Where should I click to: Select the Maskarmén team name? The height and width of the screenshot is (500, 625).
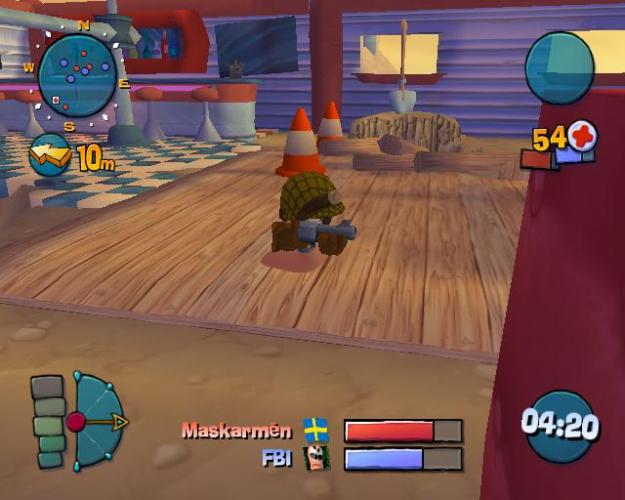pos(236,431)
